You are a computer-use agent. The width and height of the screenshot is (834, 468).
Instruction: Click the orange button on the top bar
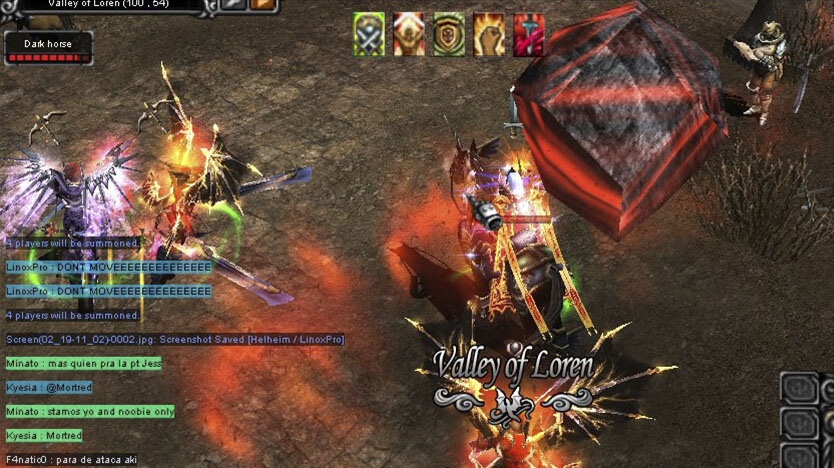[x=263, y=5]
